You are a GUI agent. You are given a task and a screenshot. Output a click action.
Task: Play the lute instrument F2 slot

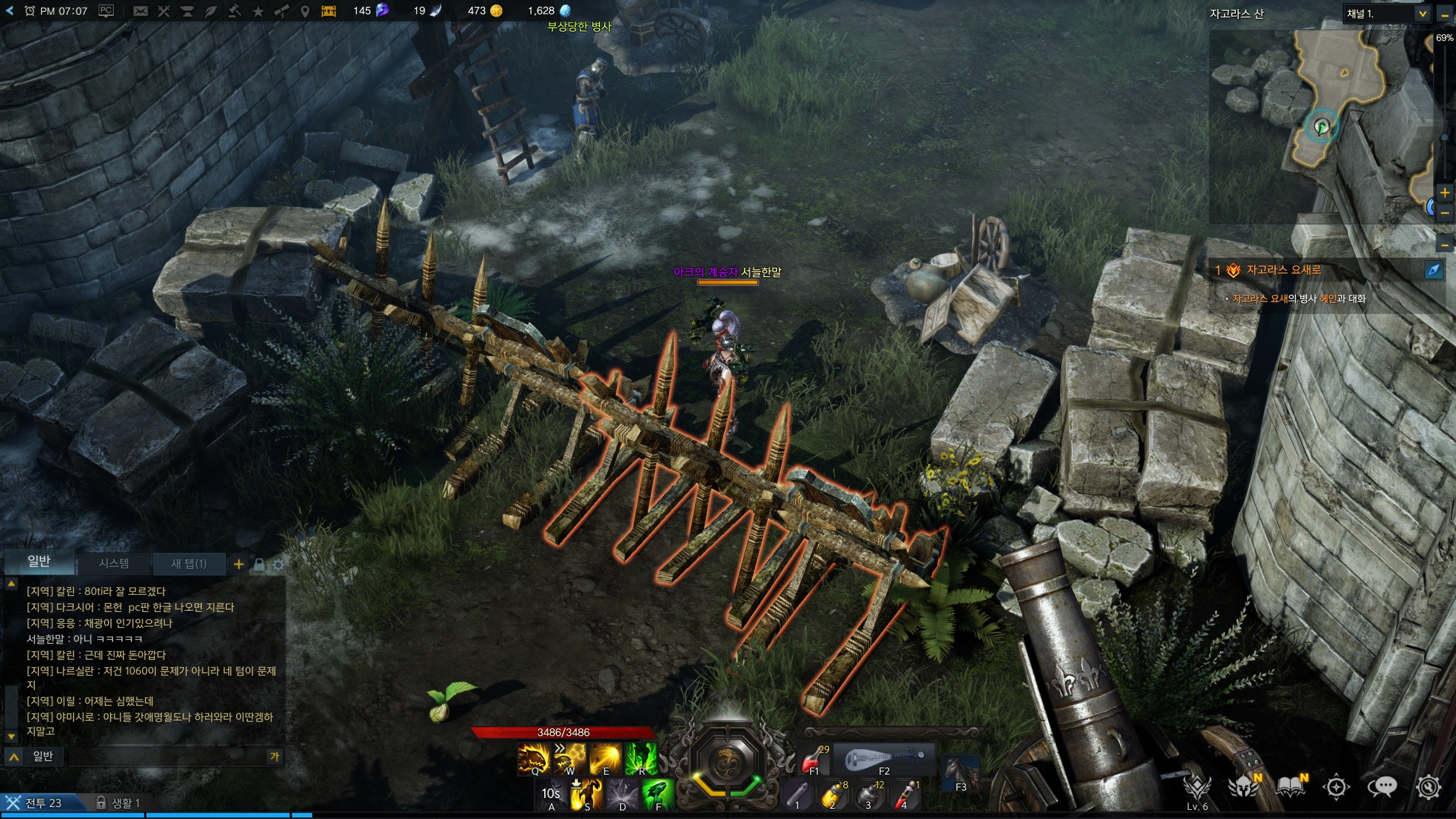883,759
